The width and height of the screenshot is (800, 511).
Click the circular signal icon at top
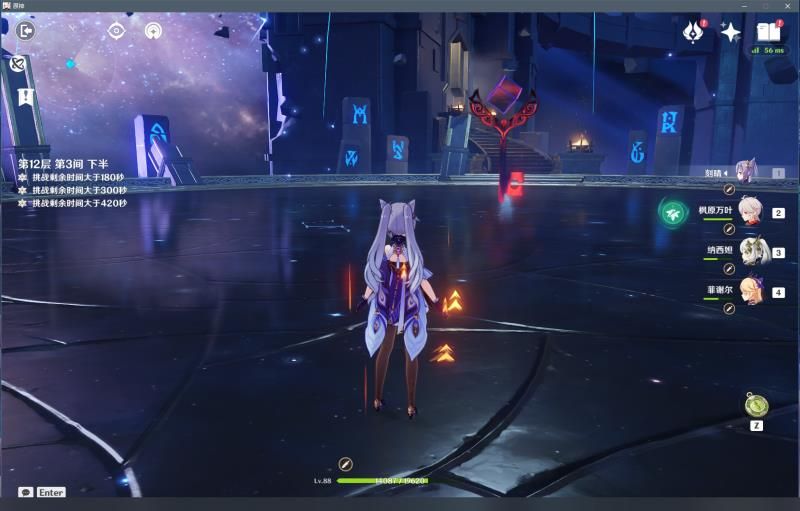tap(153, 30)
